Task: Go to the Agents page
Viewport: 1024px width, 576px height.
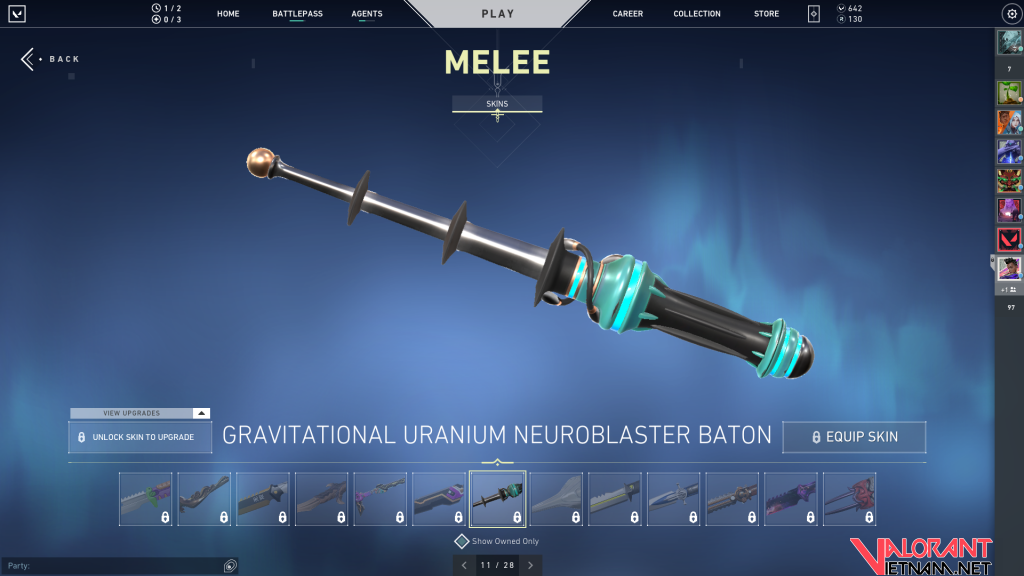Action: pos(367,14)
